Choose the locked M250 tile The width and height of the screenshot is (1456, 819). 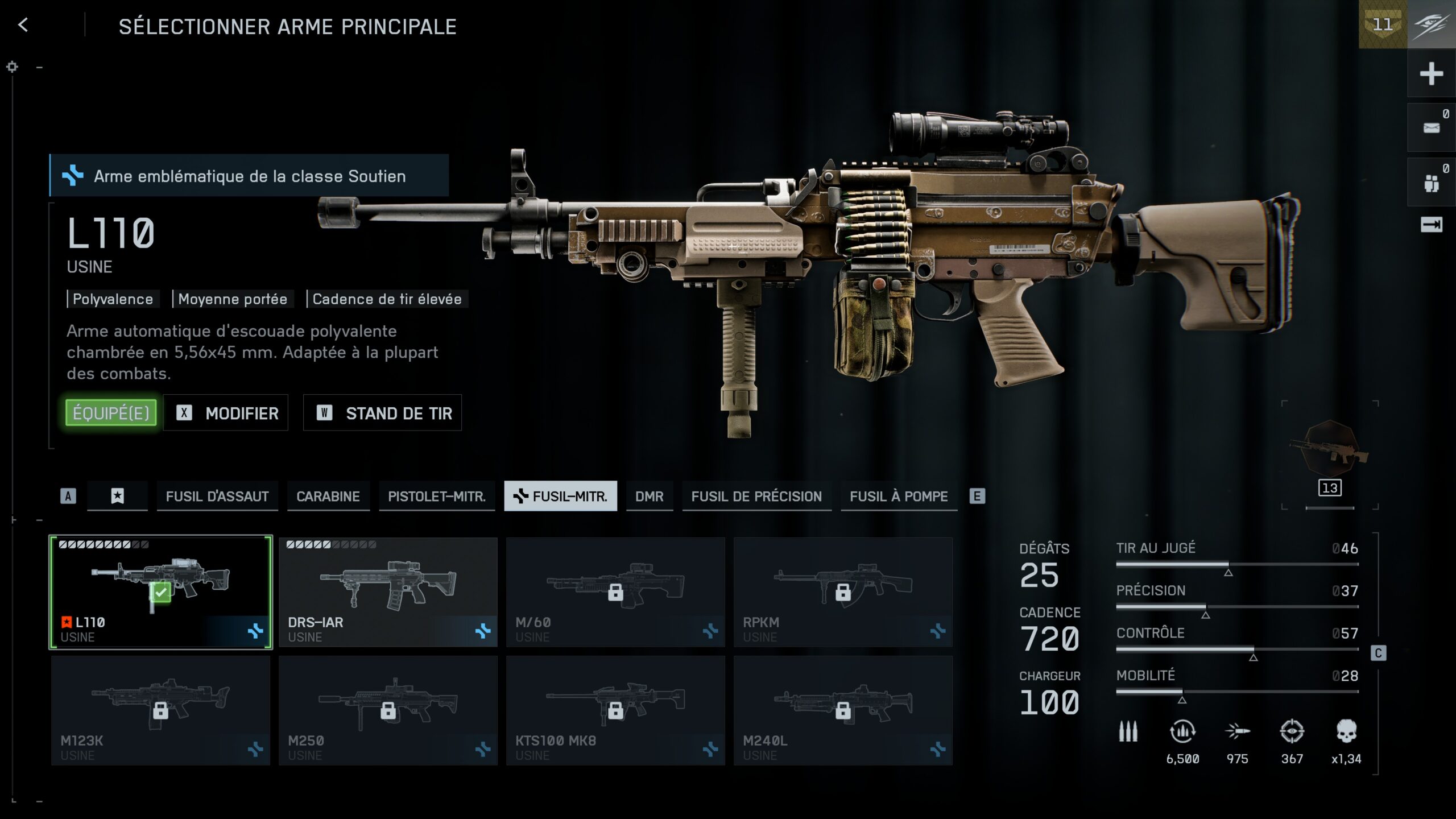[x=388, y=710]
